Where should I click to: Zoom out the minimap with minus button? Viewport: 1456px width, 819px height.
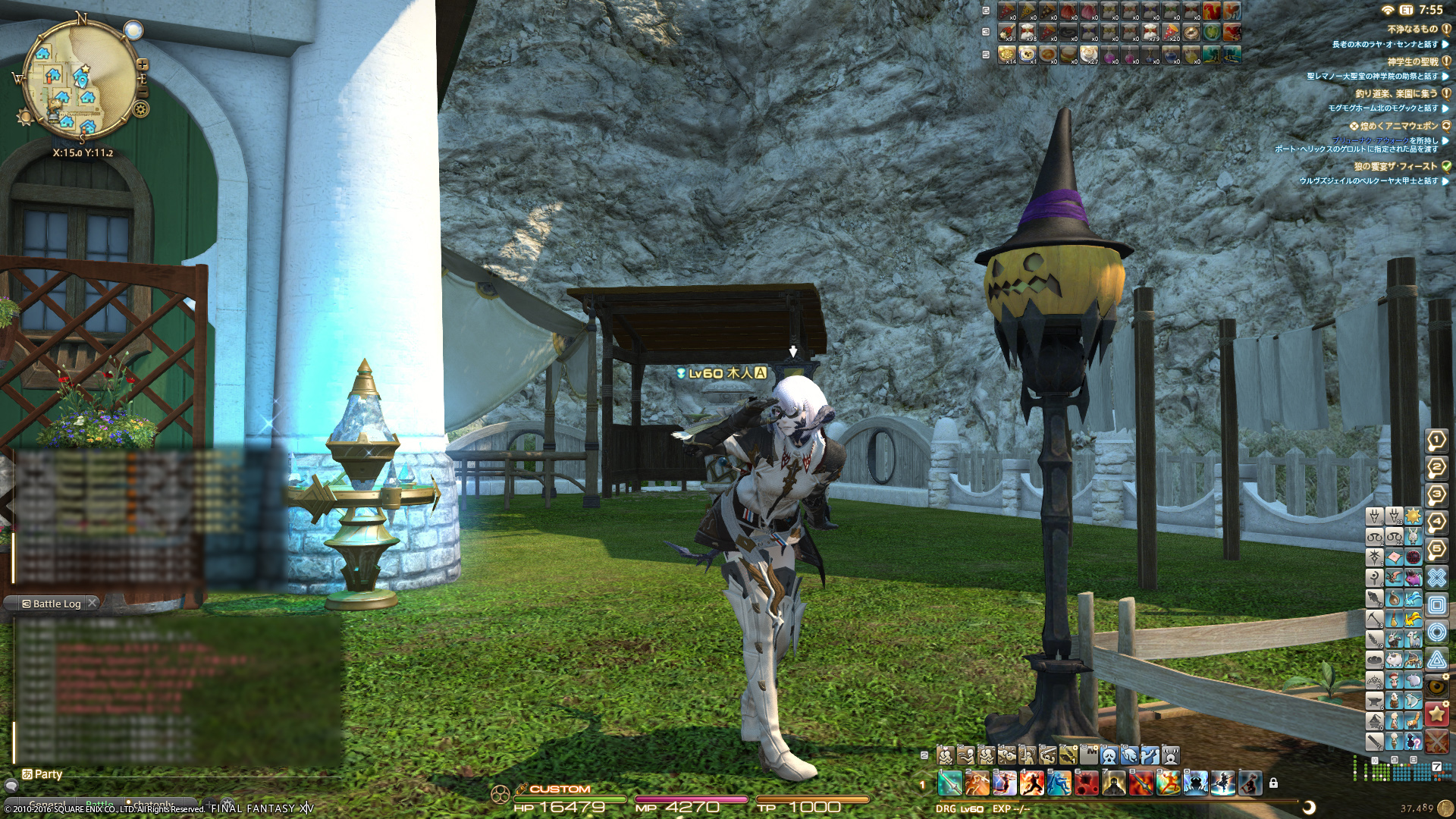[x=142, y=93]
